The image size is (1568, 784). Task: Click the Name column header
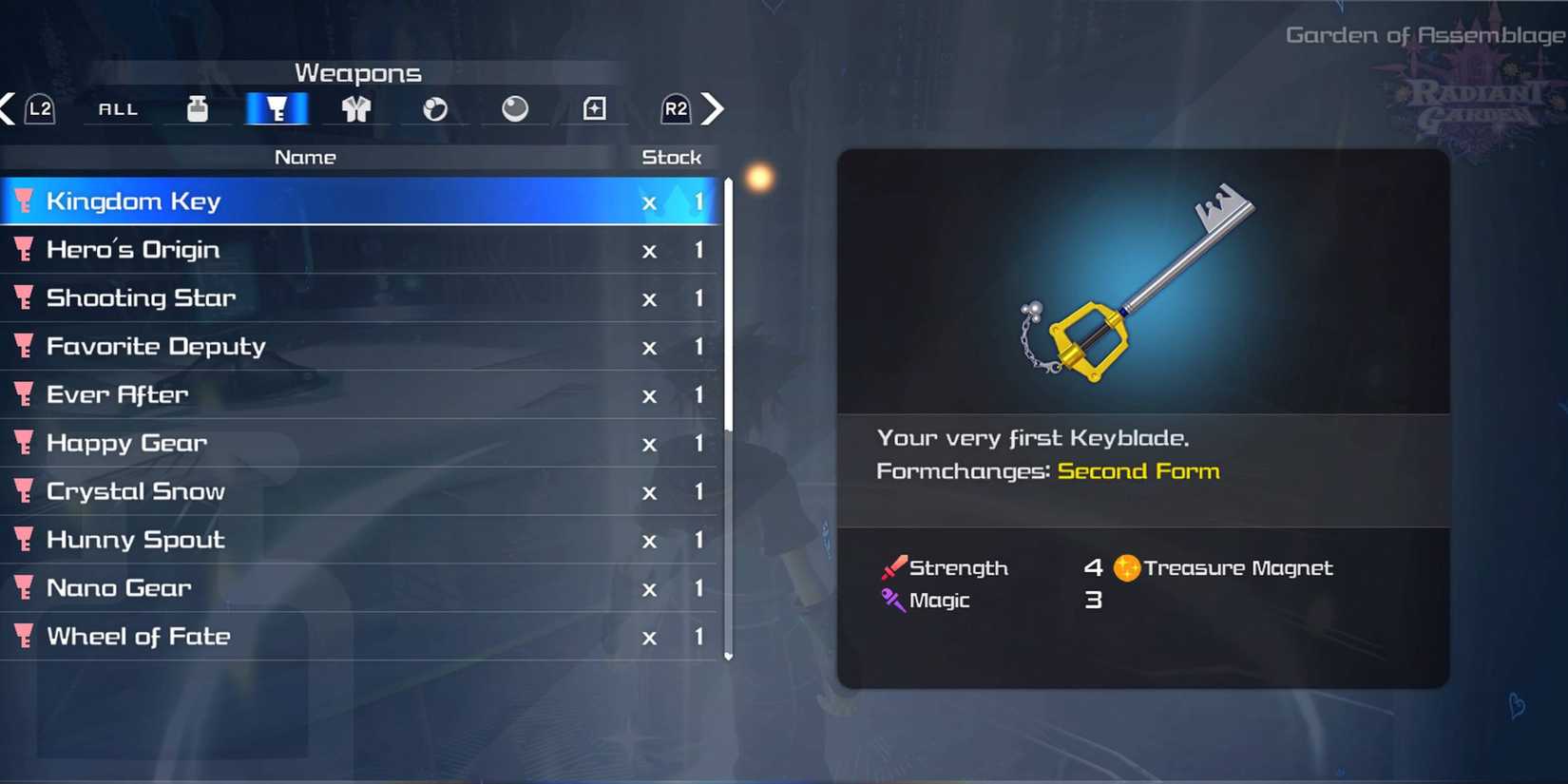point(305,157)
